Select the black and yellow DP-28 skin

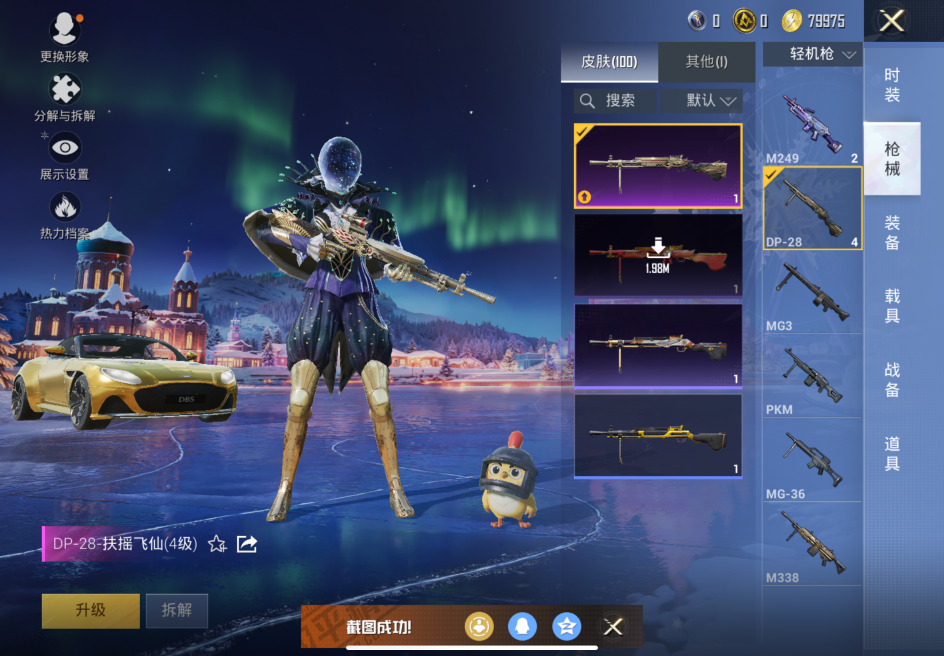(658, 435)
